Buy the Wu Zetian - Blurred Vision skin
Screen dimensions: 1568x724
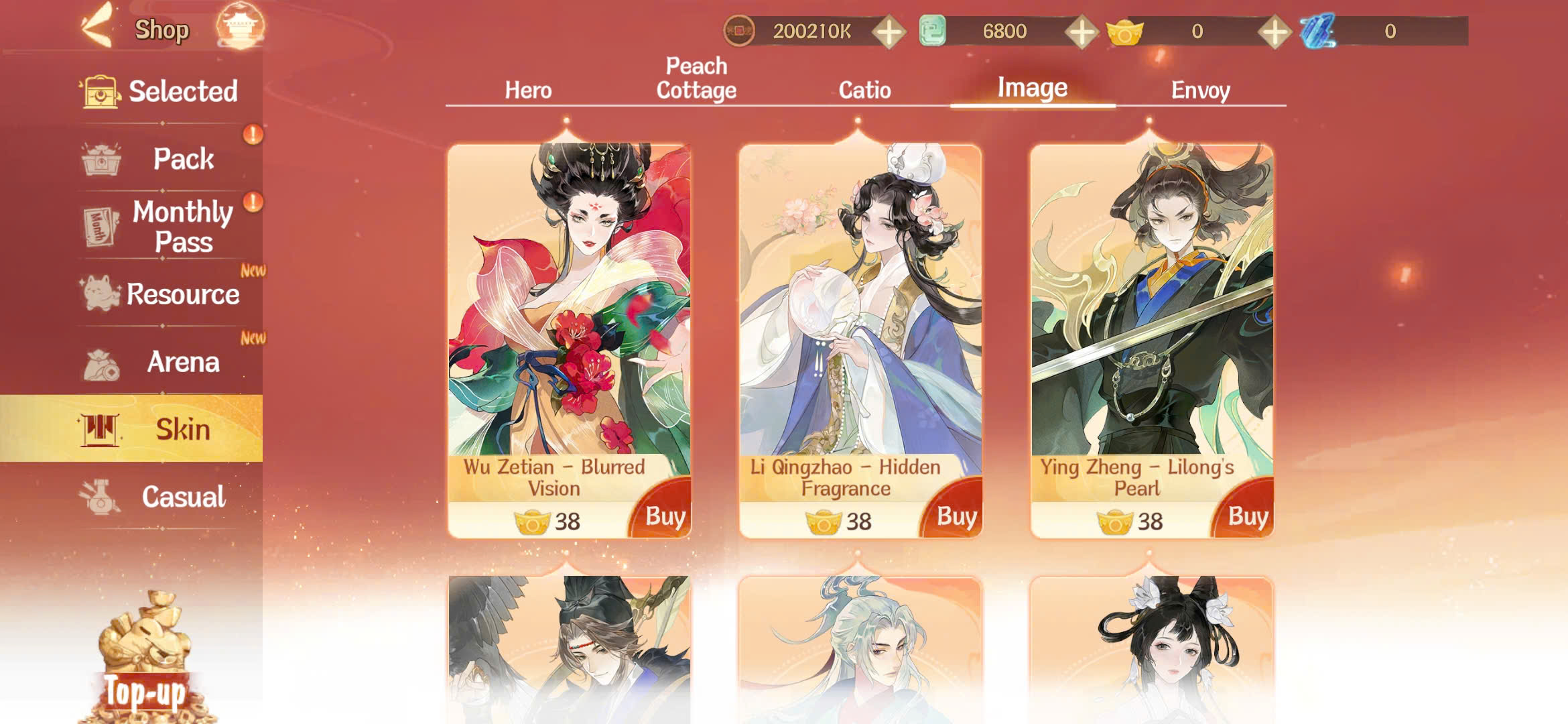665,516
